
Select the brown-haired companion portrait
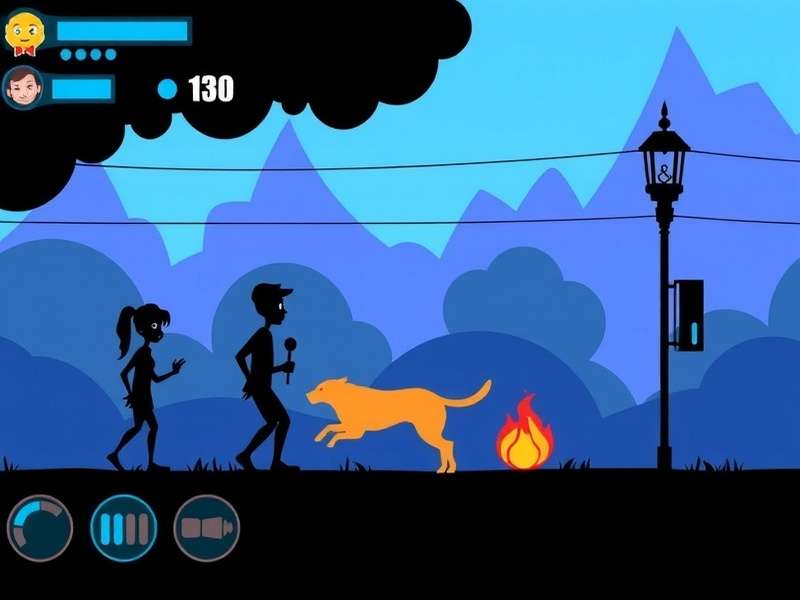coord(23,89)
